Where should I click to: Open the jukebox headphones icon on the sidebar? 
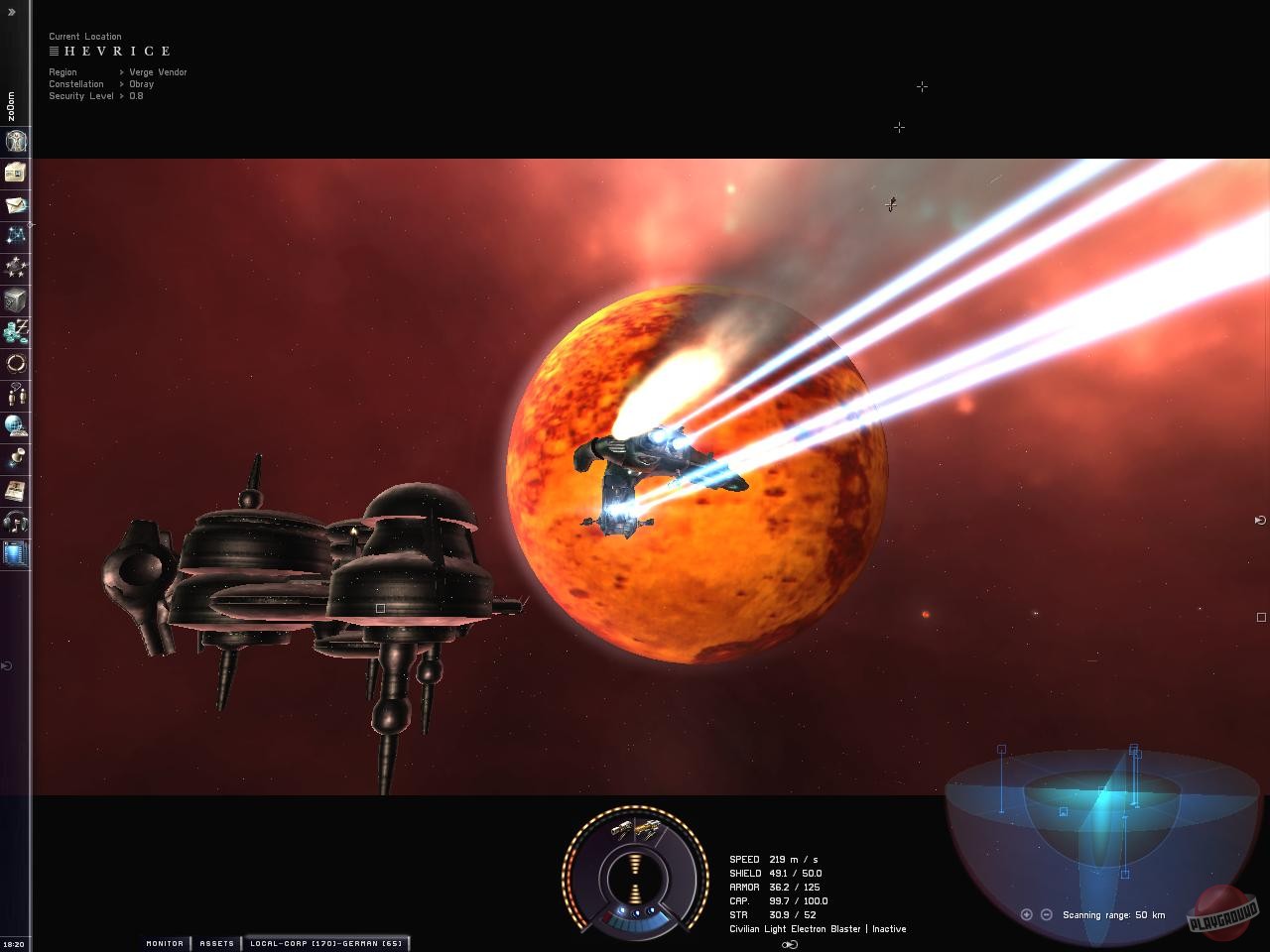click(15, 523)
